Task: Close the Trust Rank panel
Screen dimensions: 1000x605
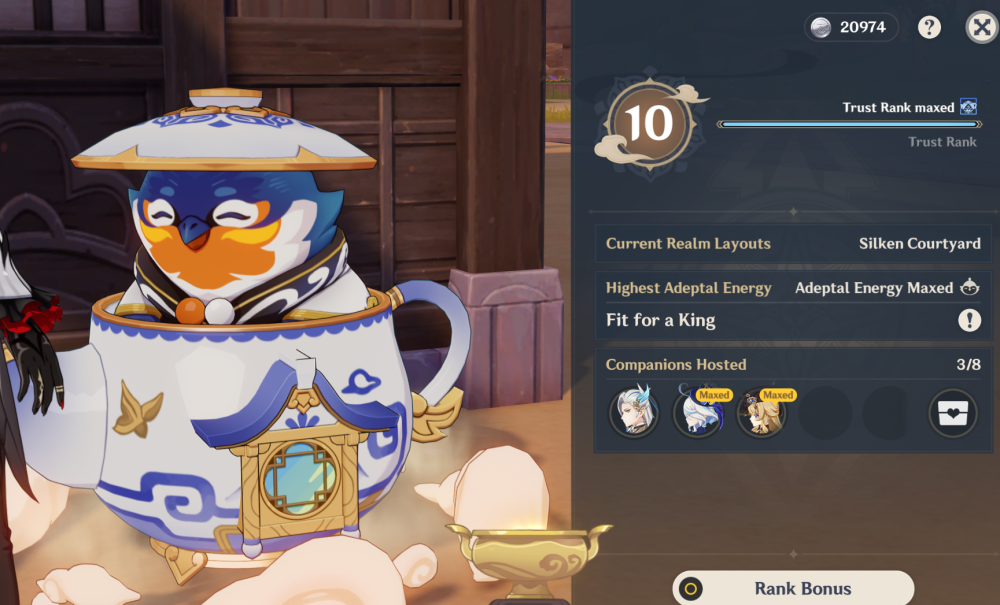Action: pyautogui.click(x=981, y=27)
